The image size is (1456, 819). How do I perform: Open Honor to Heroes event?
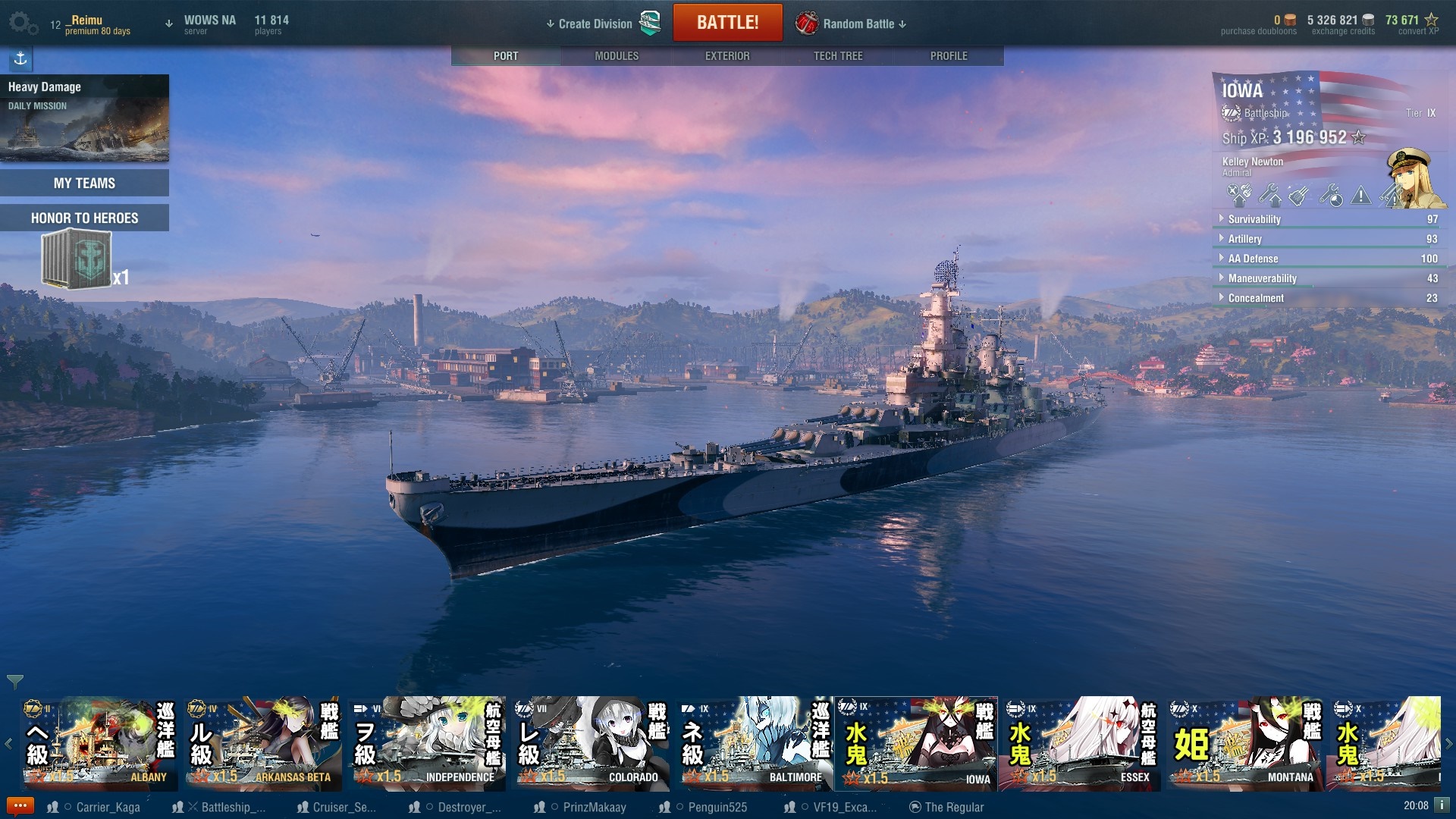(x=84, y=218)
